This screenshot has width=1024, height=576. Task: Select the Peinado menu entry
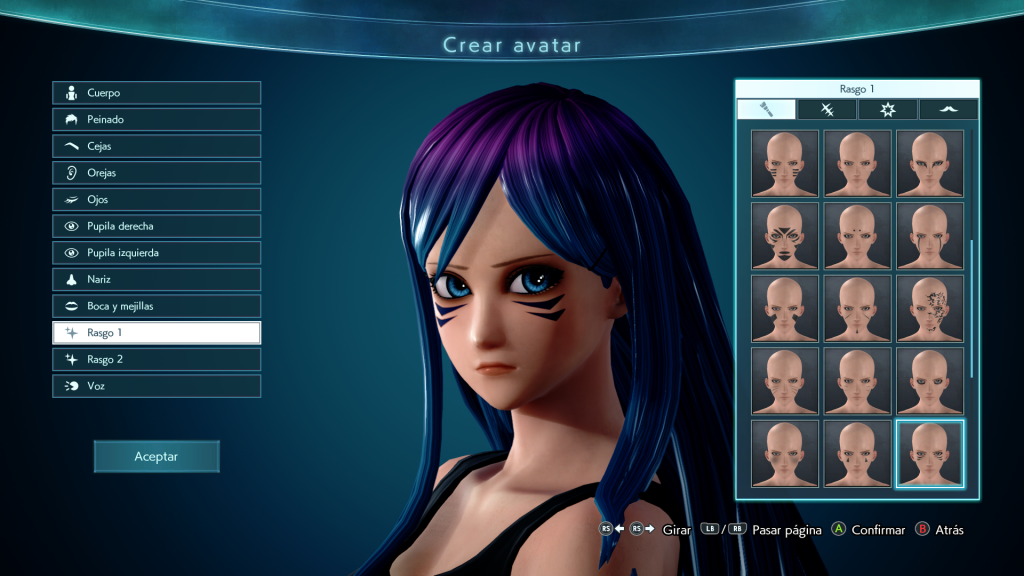tap(157, 119)
